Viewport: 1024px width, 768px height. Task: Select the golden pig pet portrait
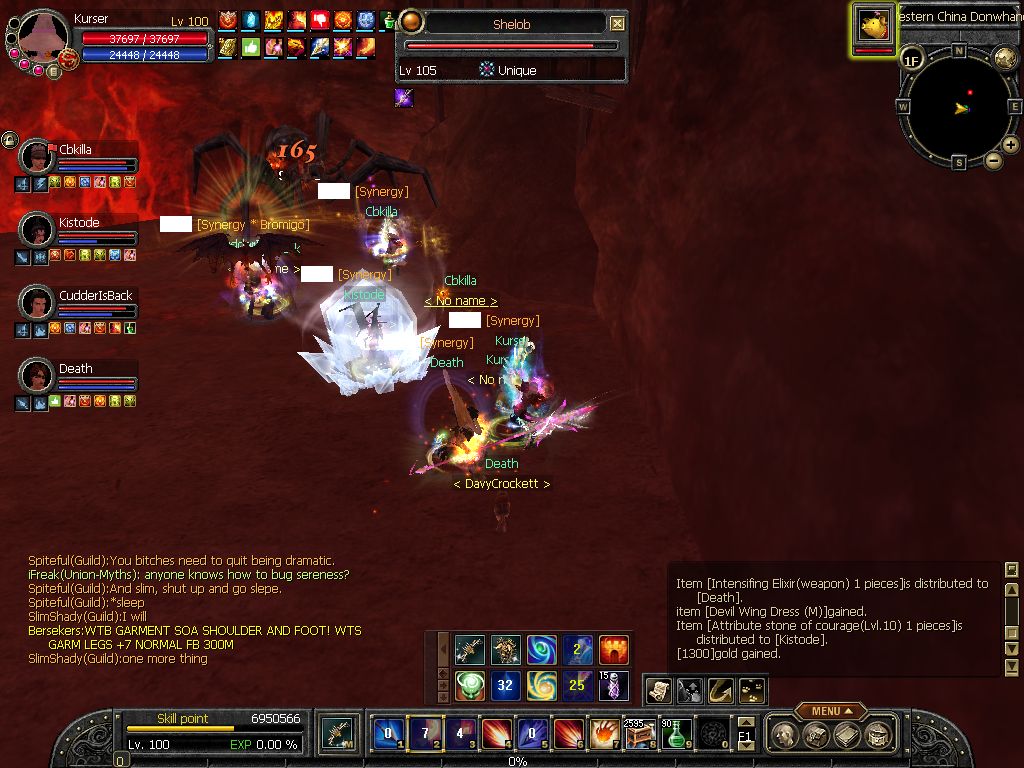(873, 27)
